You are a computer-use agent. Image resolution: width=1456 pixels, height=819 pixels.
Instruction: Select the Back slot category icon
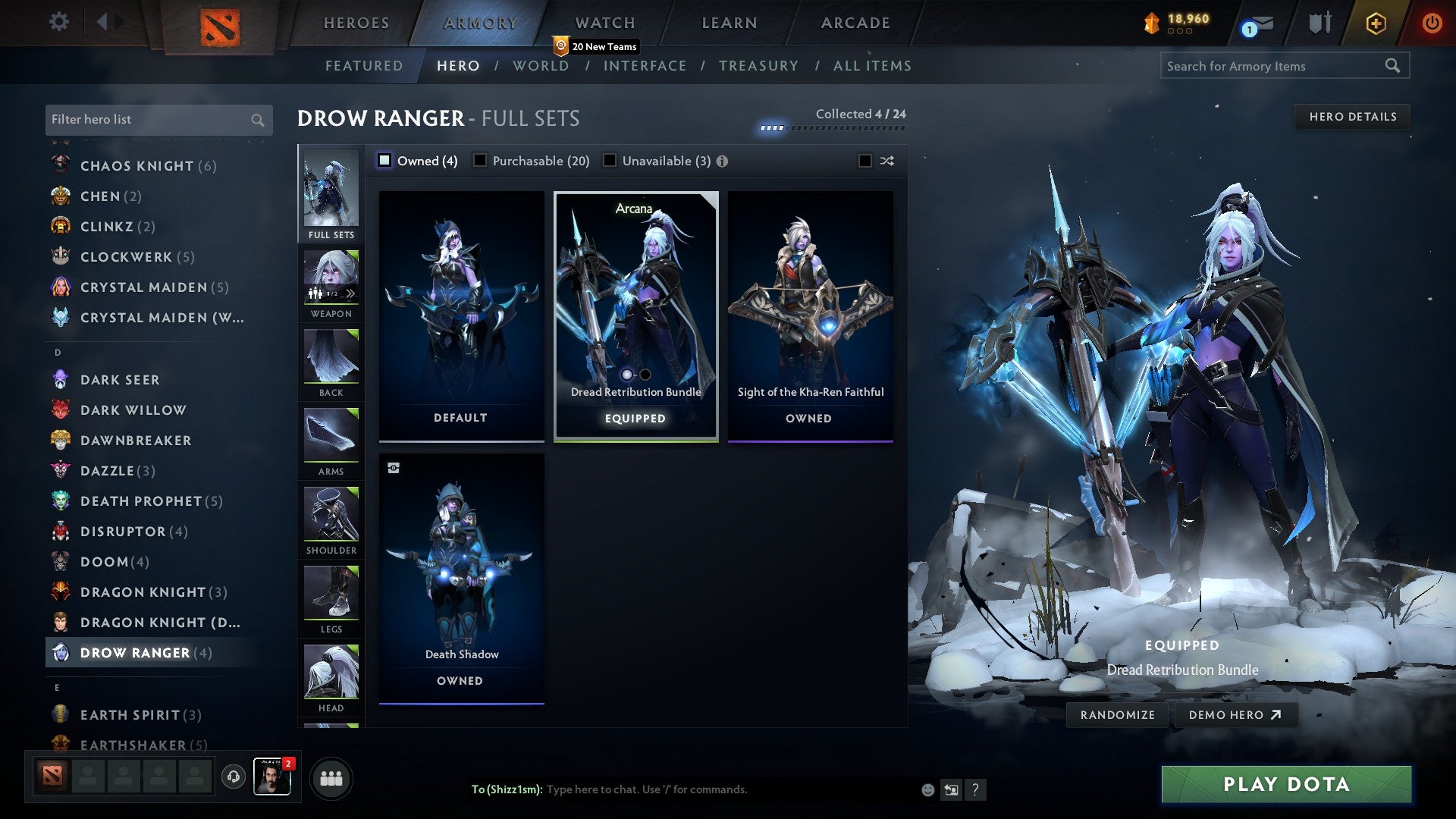click(330, 356)
